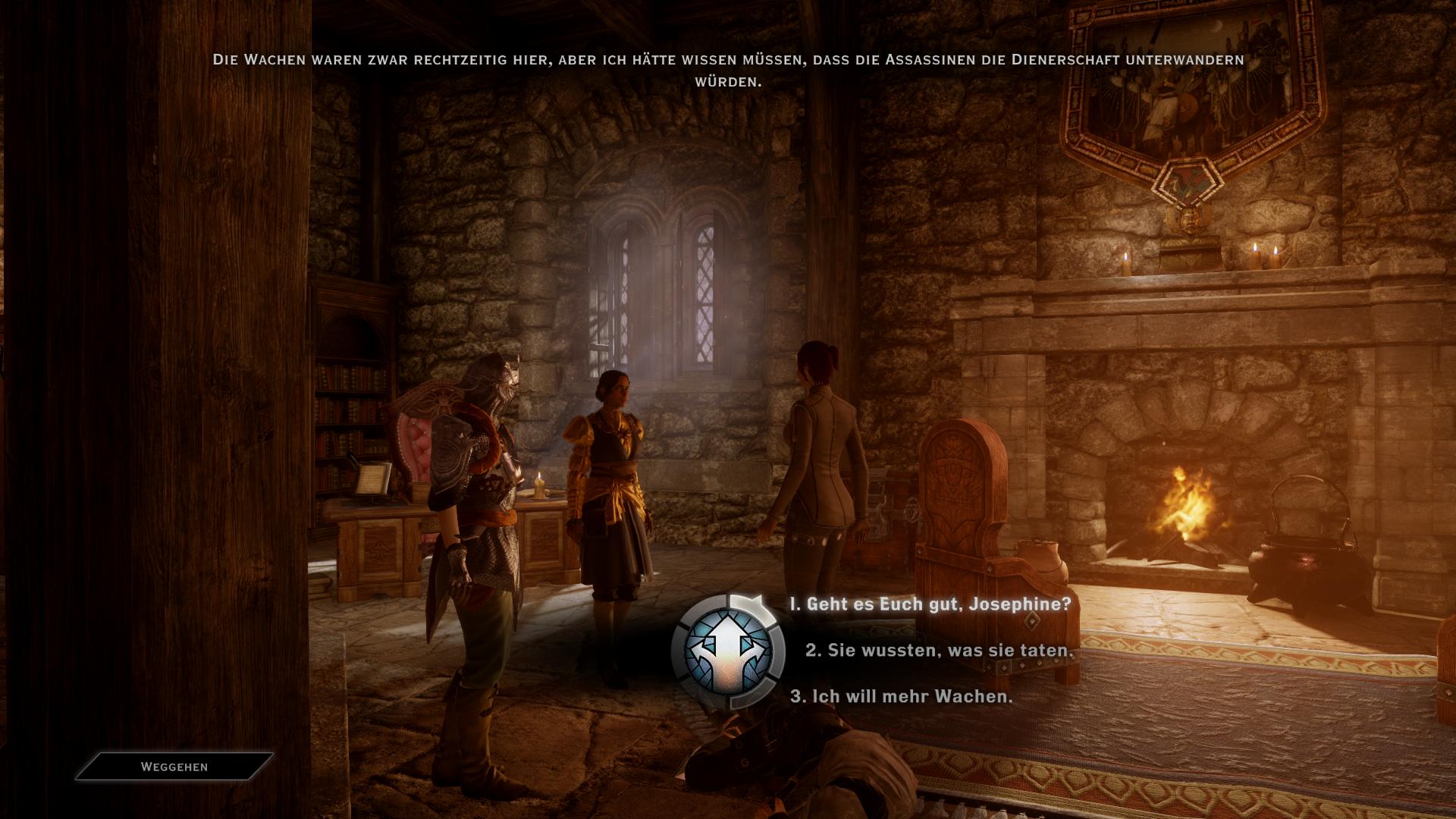The image size is (1456, 819).
Task: Click the Weggehen button
Action: click(174, 767)
